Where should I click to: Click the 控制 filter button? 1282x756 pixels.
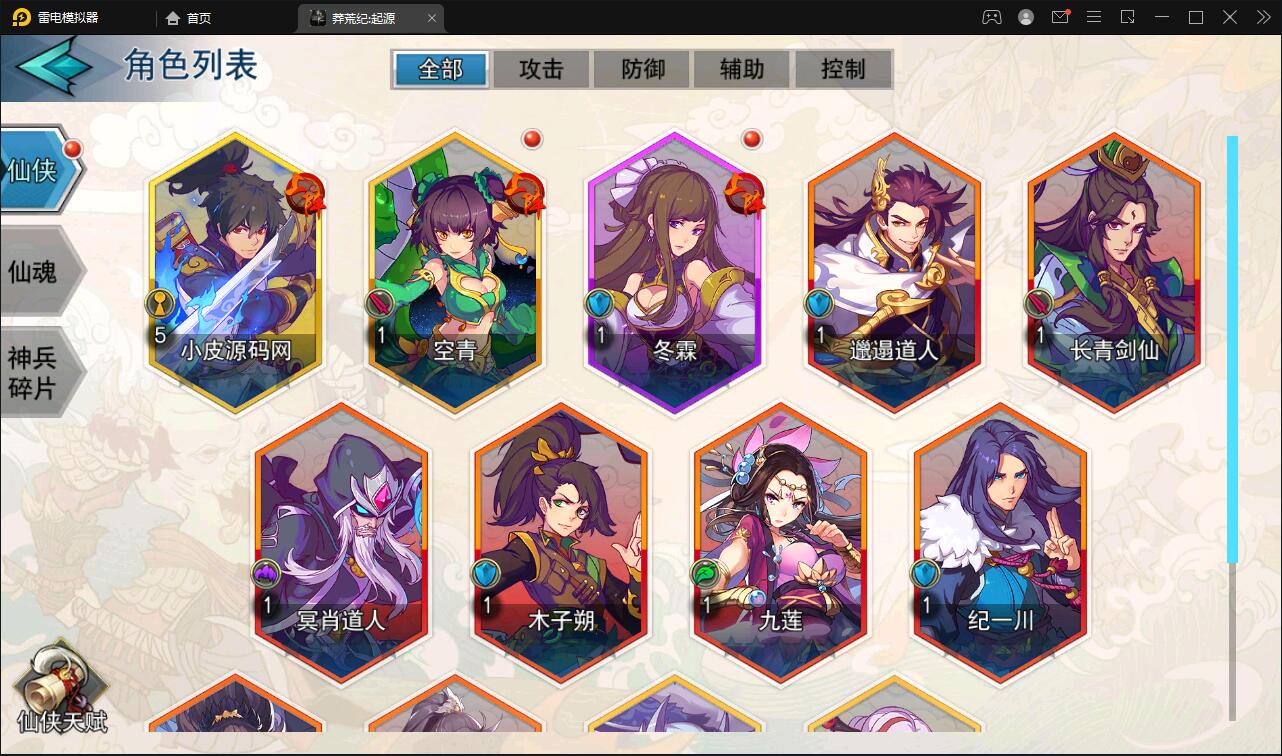[843, 69]
